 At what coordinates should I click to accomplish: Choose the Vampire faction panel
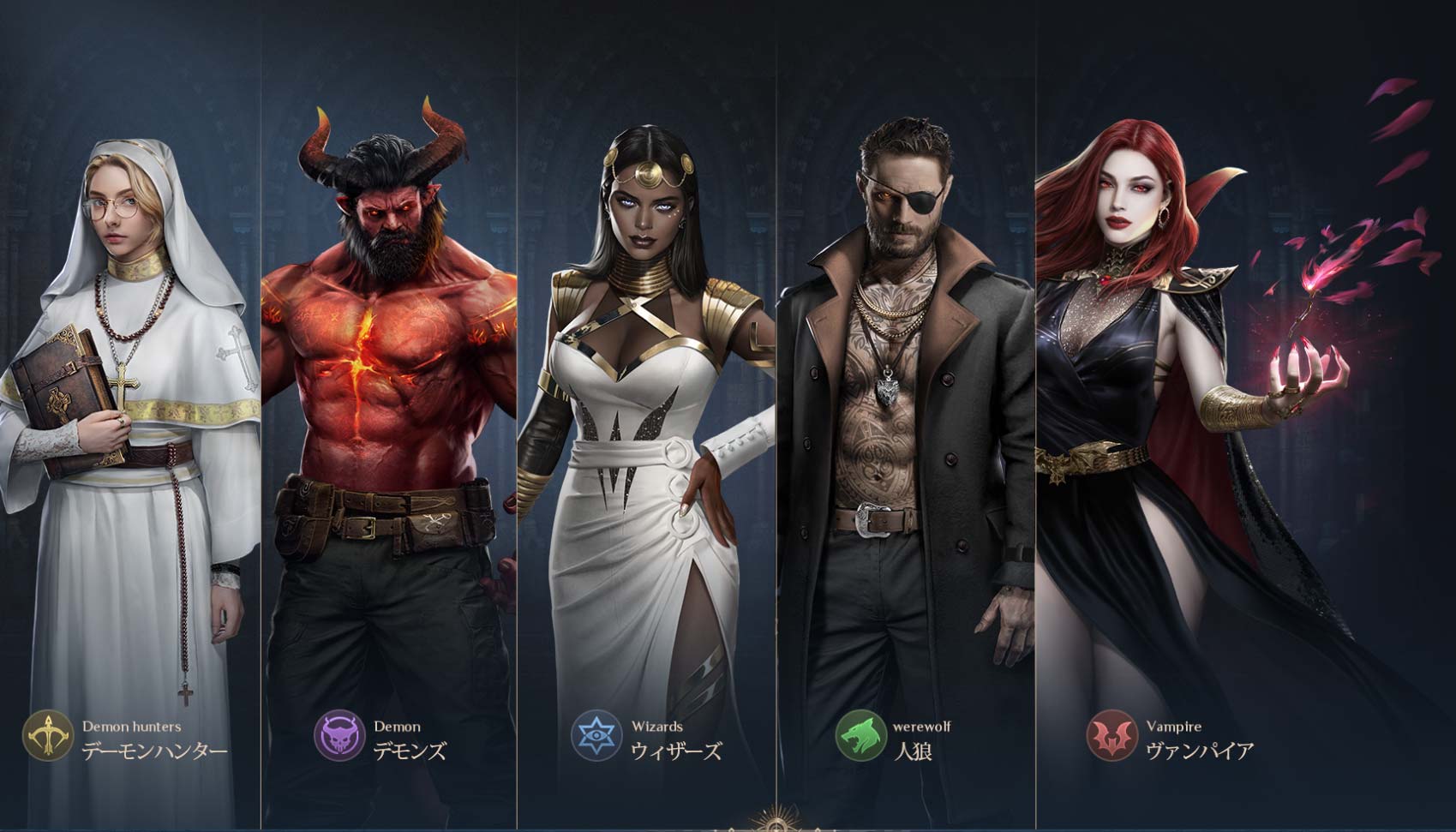(x=1200, y=411)
